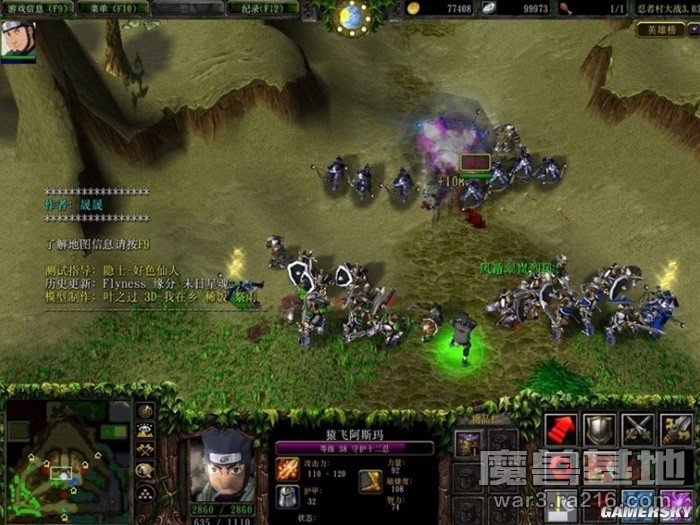Click the Asuma hero portrait in the panel
This screenshot has width=700, height=525.
pyautogui.click(x=219, y=465)
